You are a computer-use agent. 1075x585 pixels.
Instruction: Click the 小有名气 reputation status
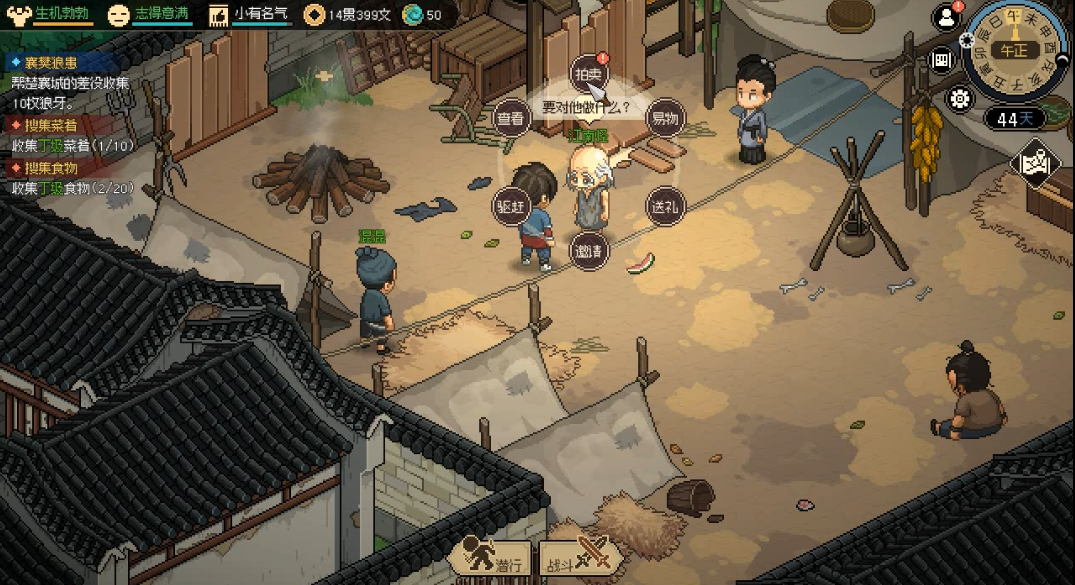(x=219, y=15)
